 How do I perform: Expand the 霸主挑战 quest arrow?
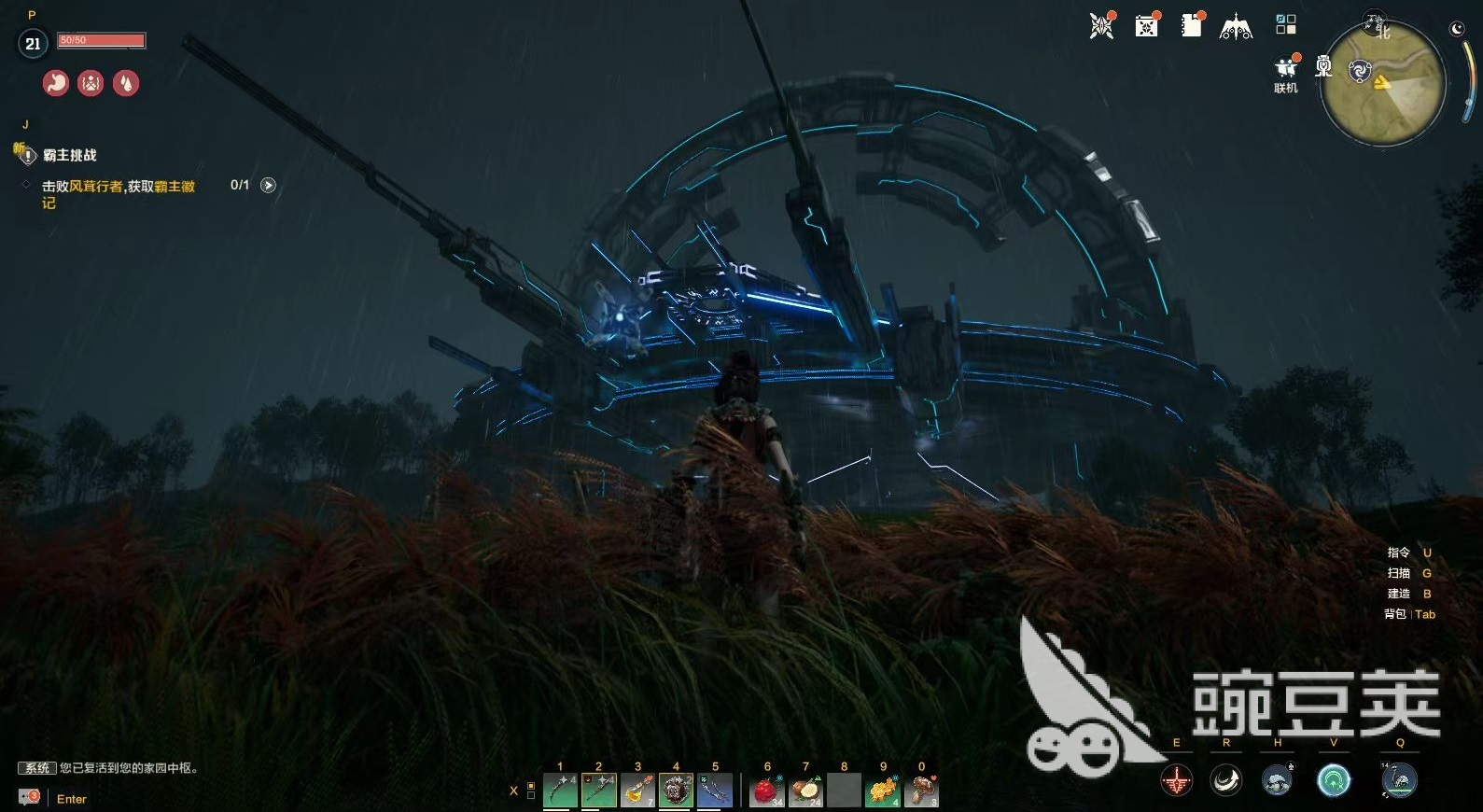(x=268, y=185)
